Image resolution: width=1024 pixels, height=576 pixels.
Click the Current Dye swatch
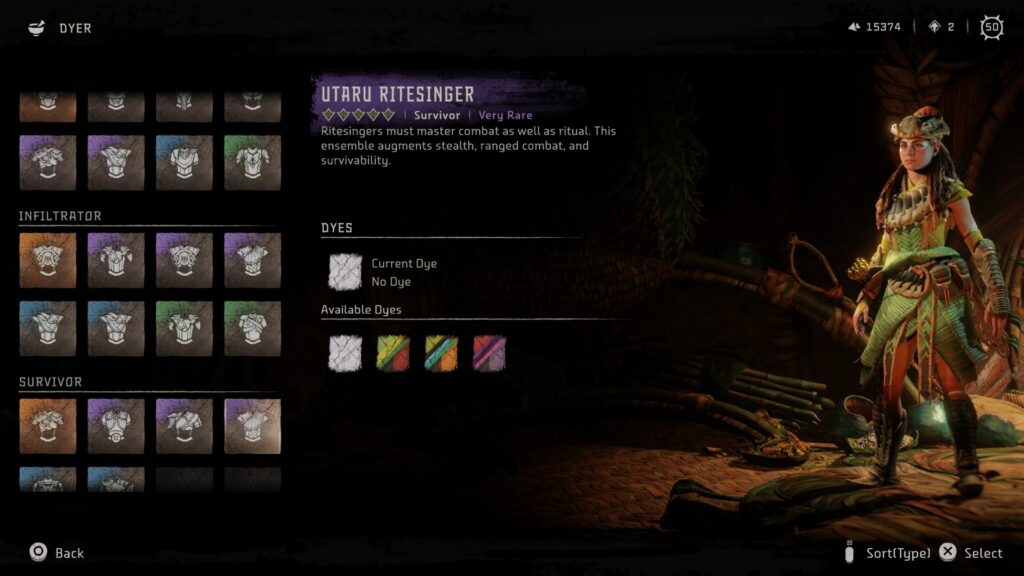(x=346, y=272)
